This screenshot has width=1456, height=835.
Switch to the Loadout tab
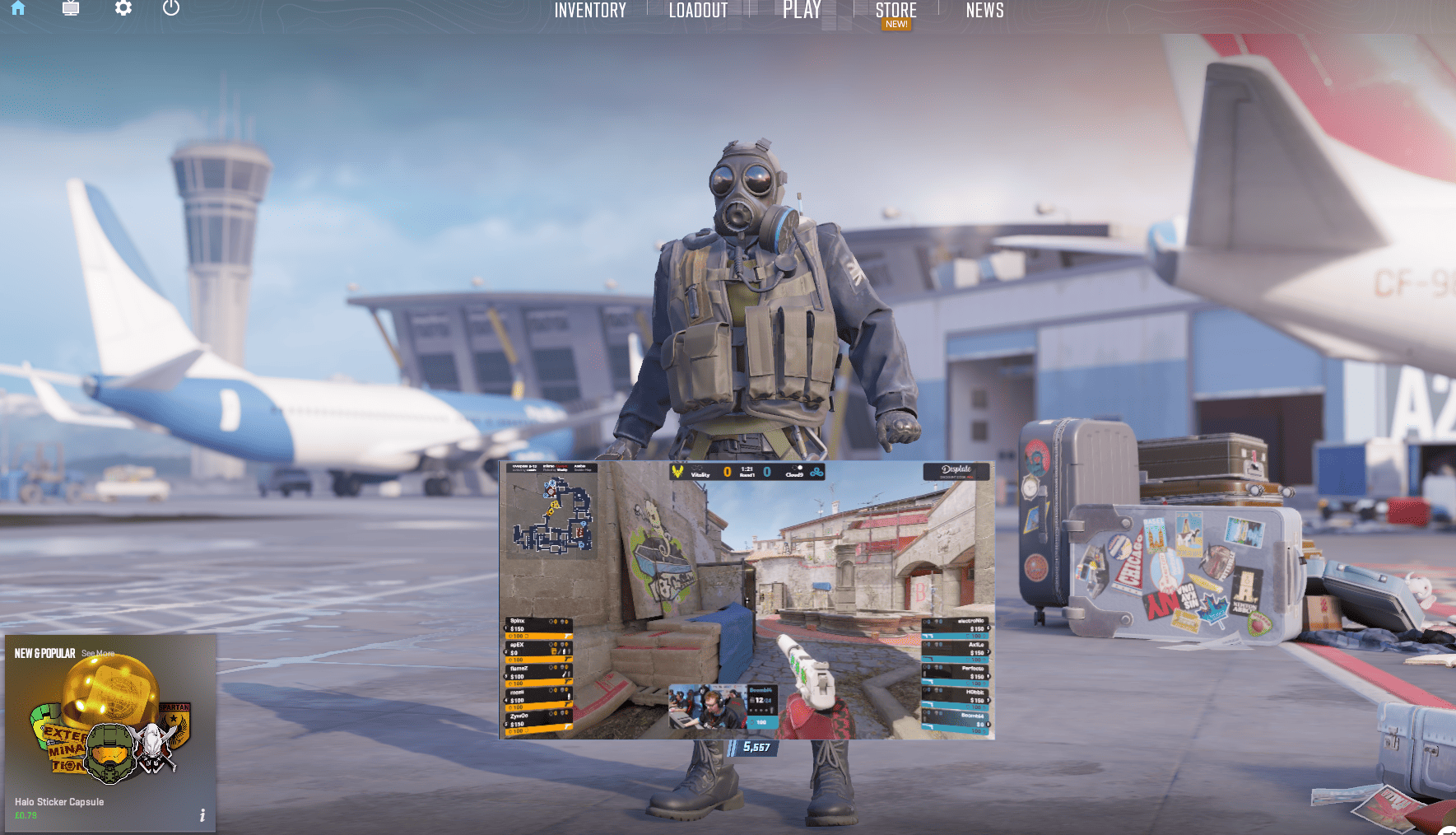698,11
